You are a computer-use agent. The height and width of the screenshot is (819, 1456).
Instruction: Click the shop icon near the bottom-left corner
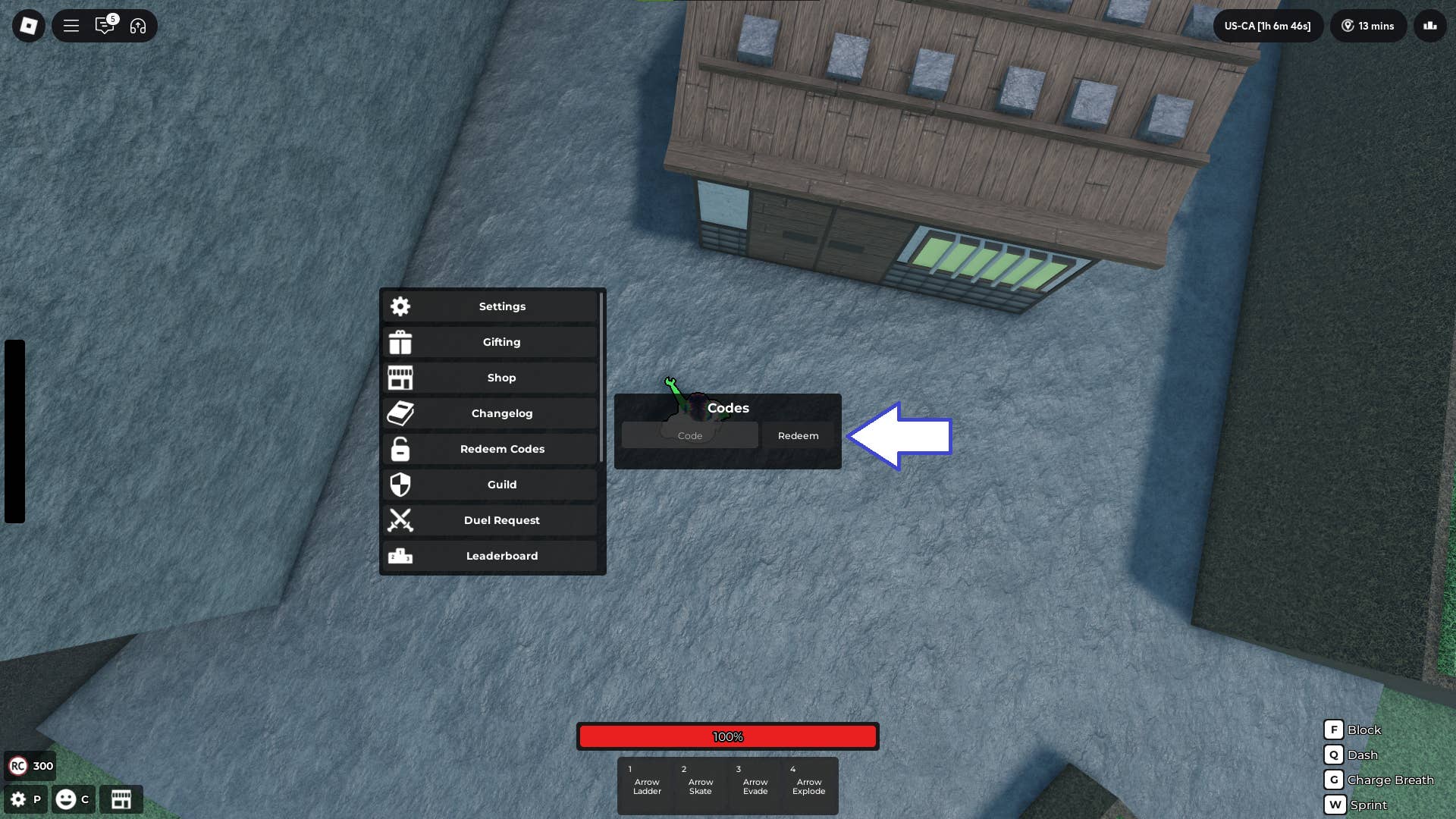[121, 799]
